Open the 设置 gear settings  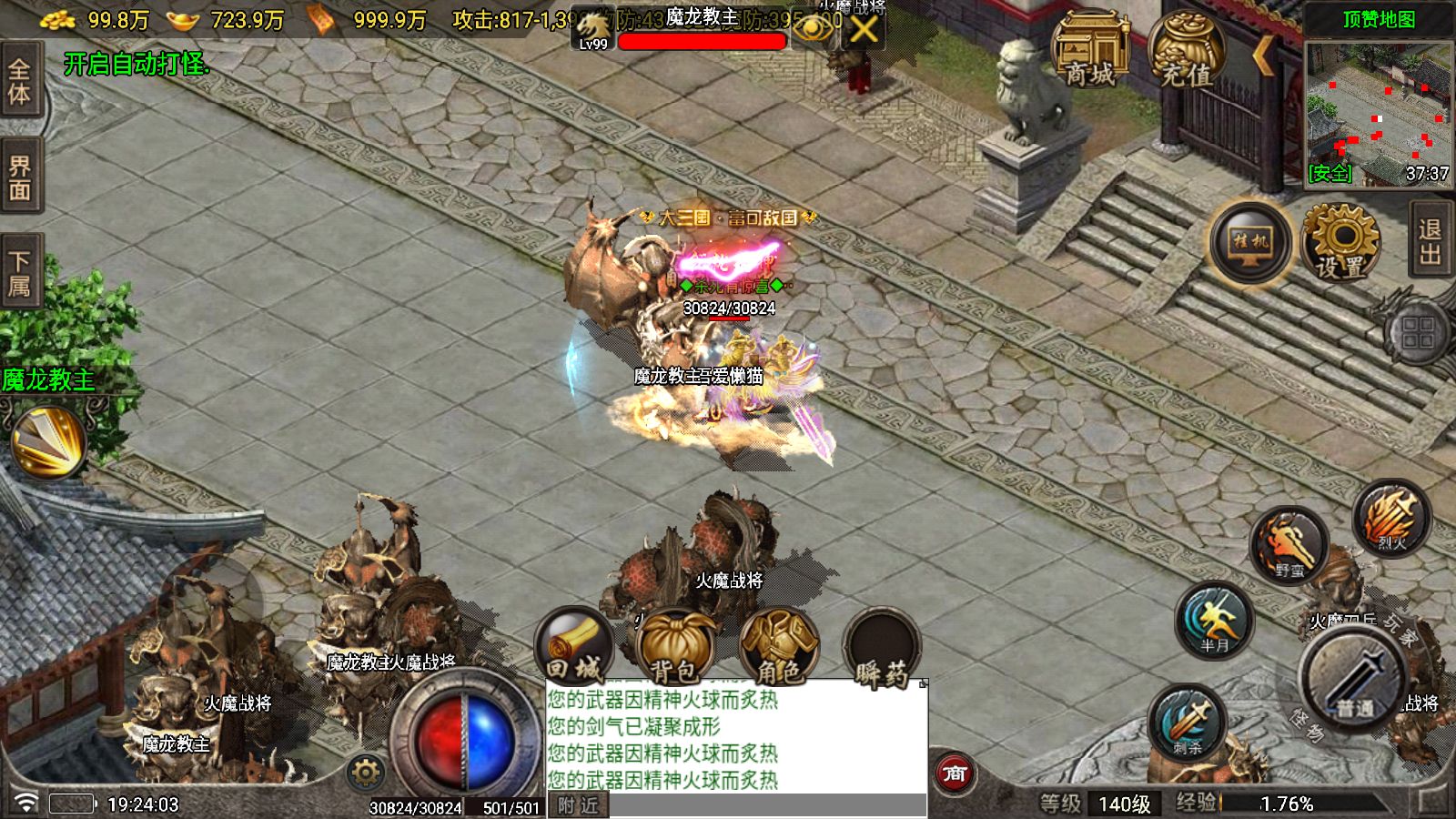(1340, 242)
